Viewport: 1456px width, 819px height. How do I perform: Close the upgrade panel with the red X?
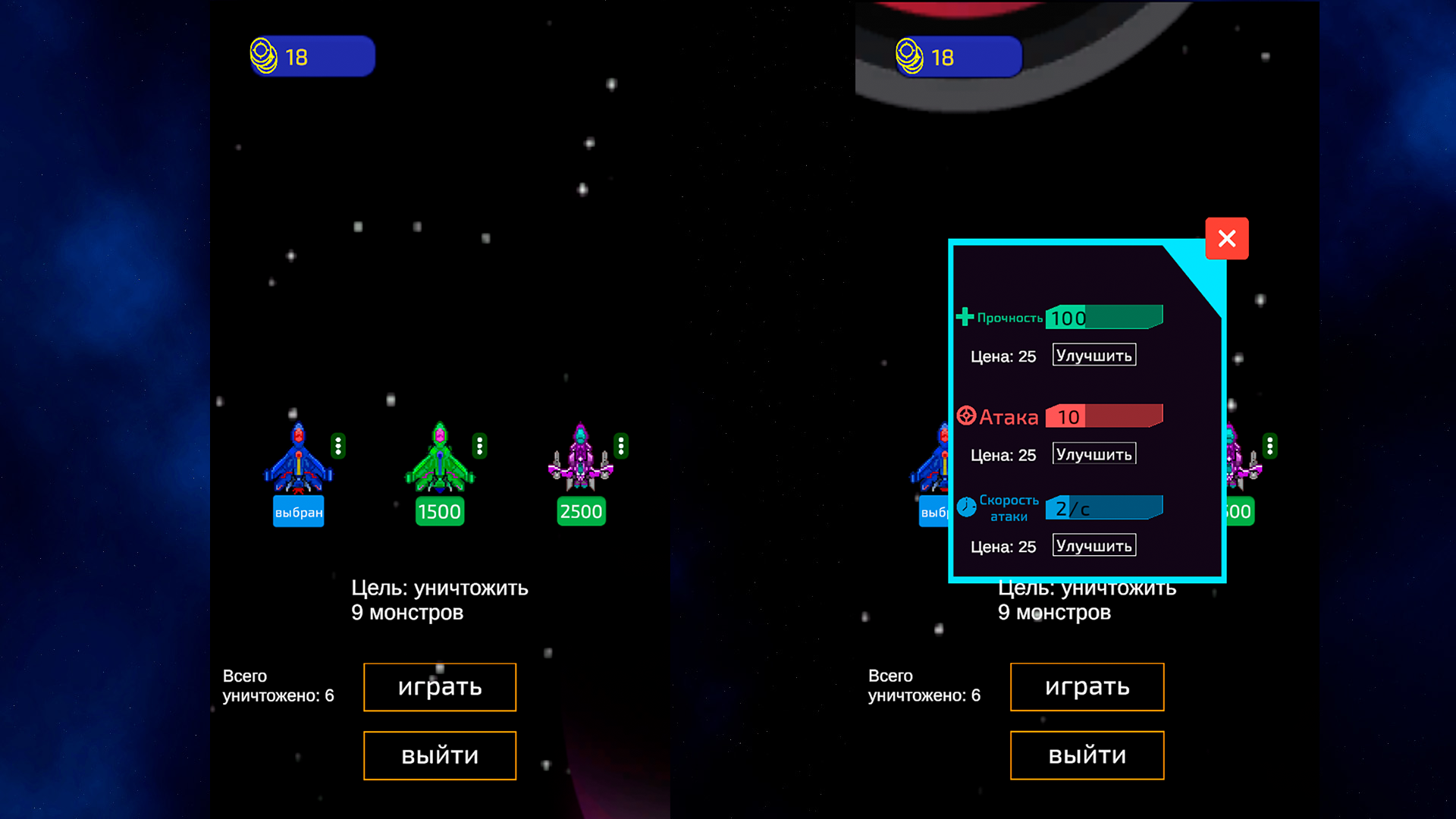[1227, 238]
